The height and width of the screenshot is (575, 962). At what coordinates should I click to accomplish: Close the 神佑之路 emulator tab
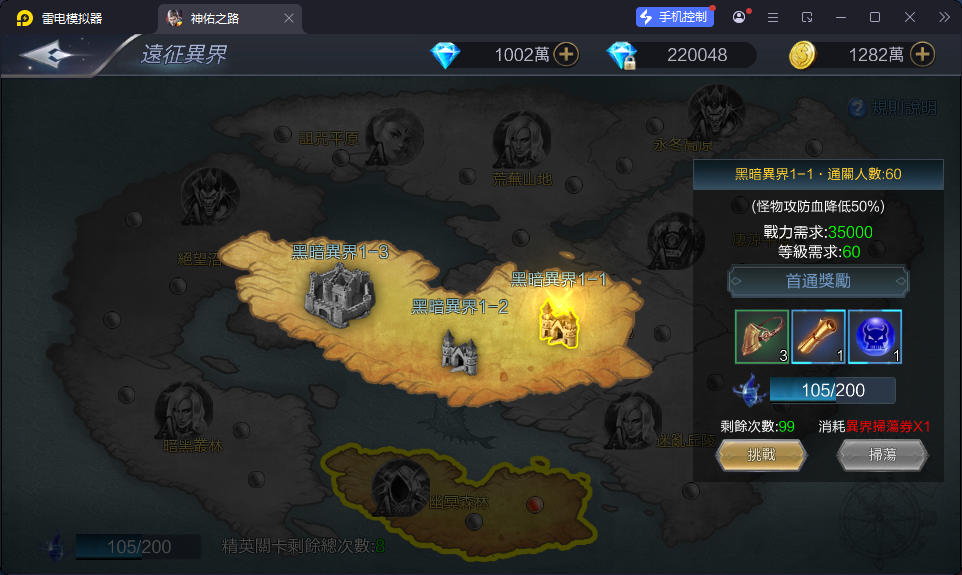click(x=289, y=17)
